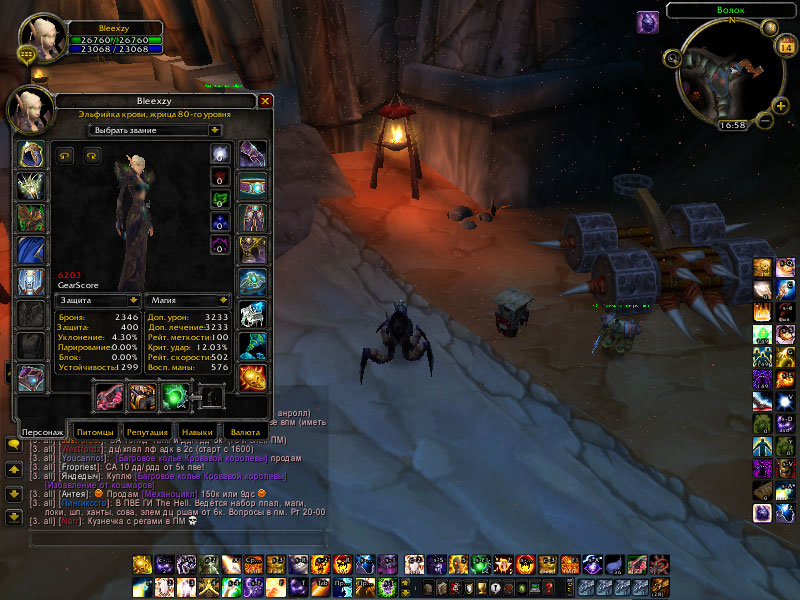Rotate the character model left
This screenshot has height=600, width=800.
pyautogui.click(x=66, y=155)
